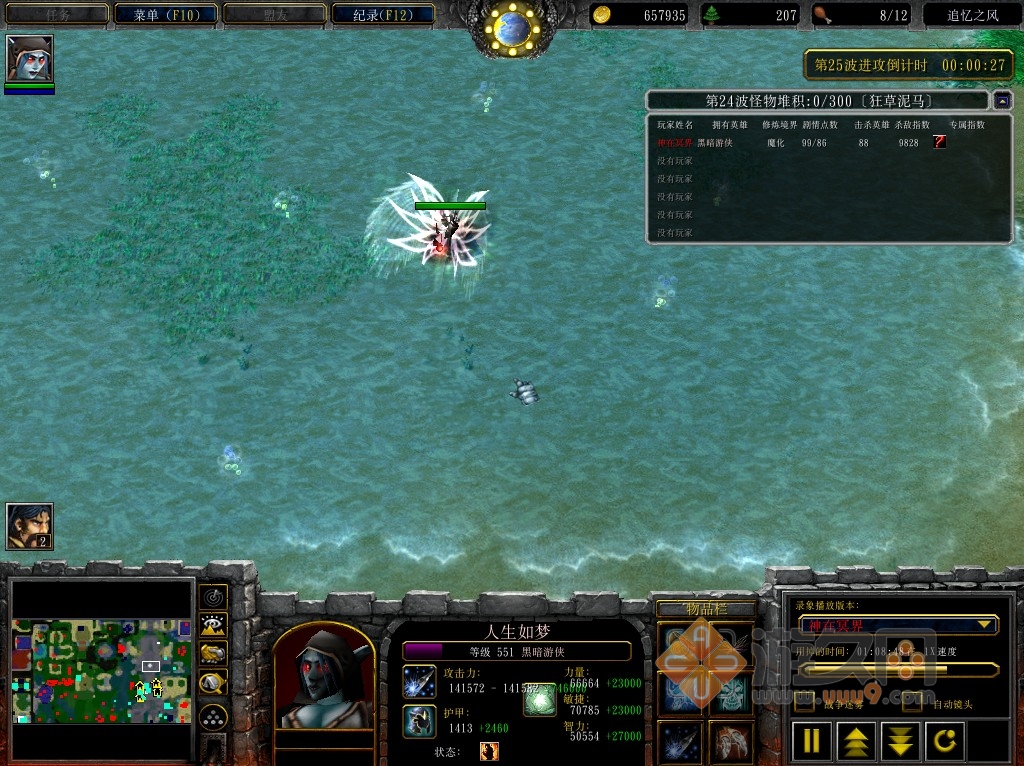Image resolution: width=1024 pixels, height=766 pixels.
Task: Toggle minimap creep camps display button
Action: pyautogui.click(x=213, y=684)
